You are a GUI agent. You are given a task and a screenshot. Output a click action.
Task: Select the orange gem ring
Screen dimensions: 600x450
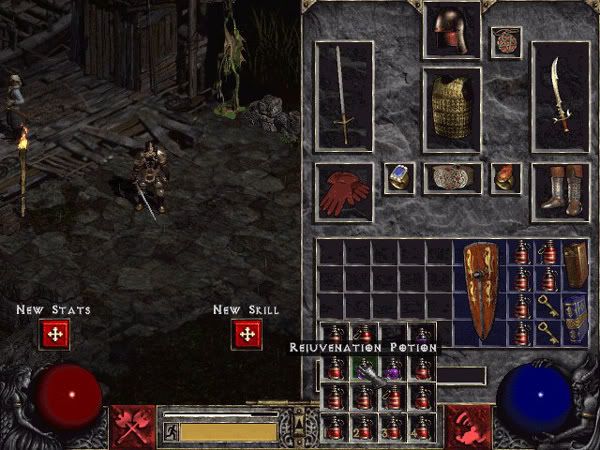(x=506, y=178)
